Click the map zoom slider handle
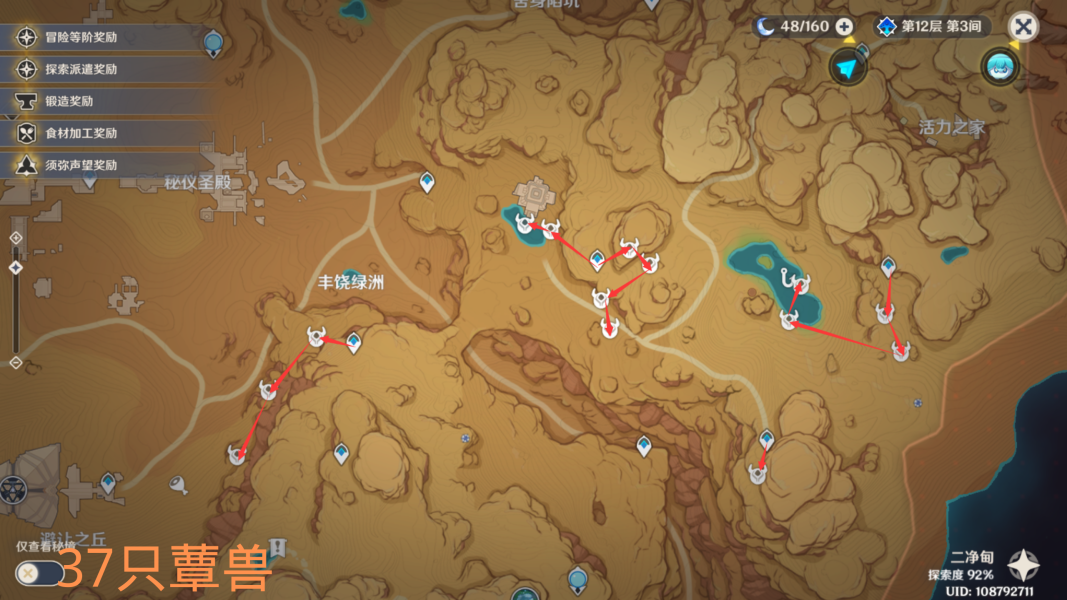This screenshot has height=600, width=1067. coord(15,268)
